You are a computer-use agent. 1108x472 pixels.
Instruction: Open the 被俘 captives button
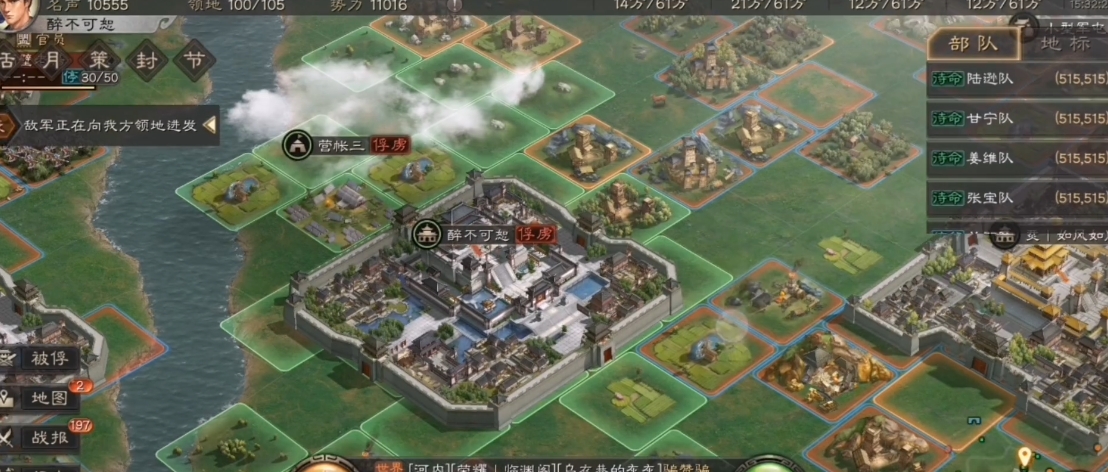(40, 358)
